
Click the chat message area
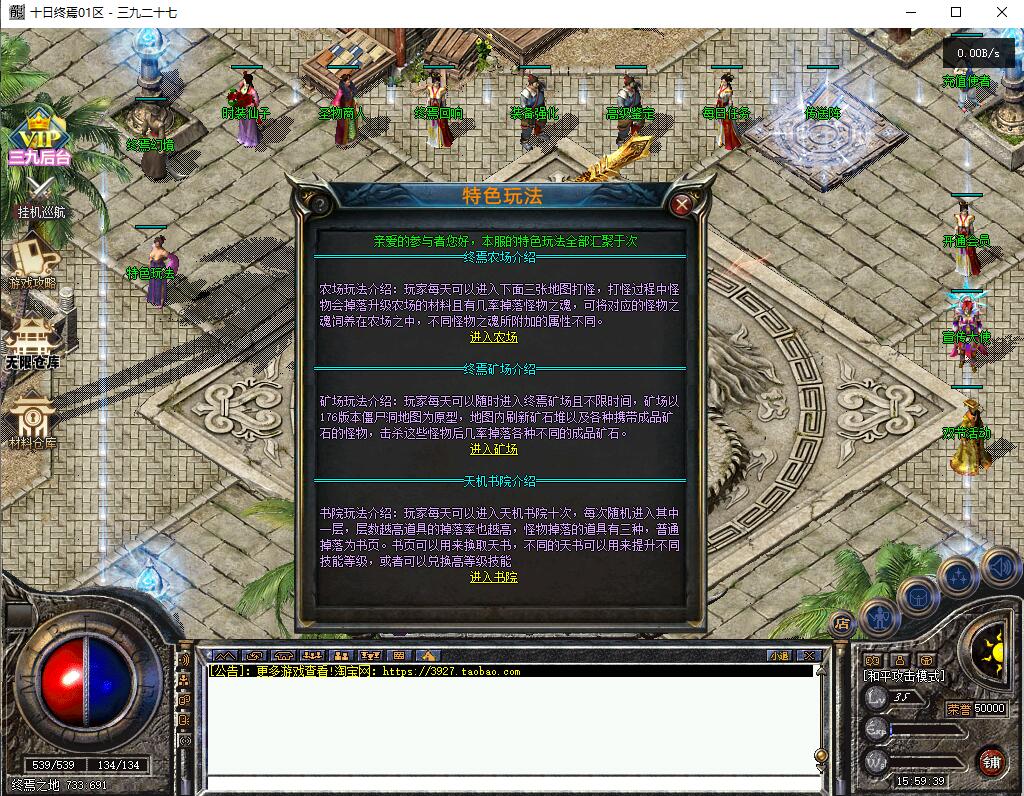pos(510,725)
